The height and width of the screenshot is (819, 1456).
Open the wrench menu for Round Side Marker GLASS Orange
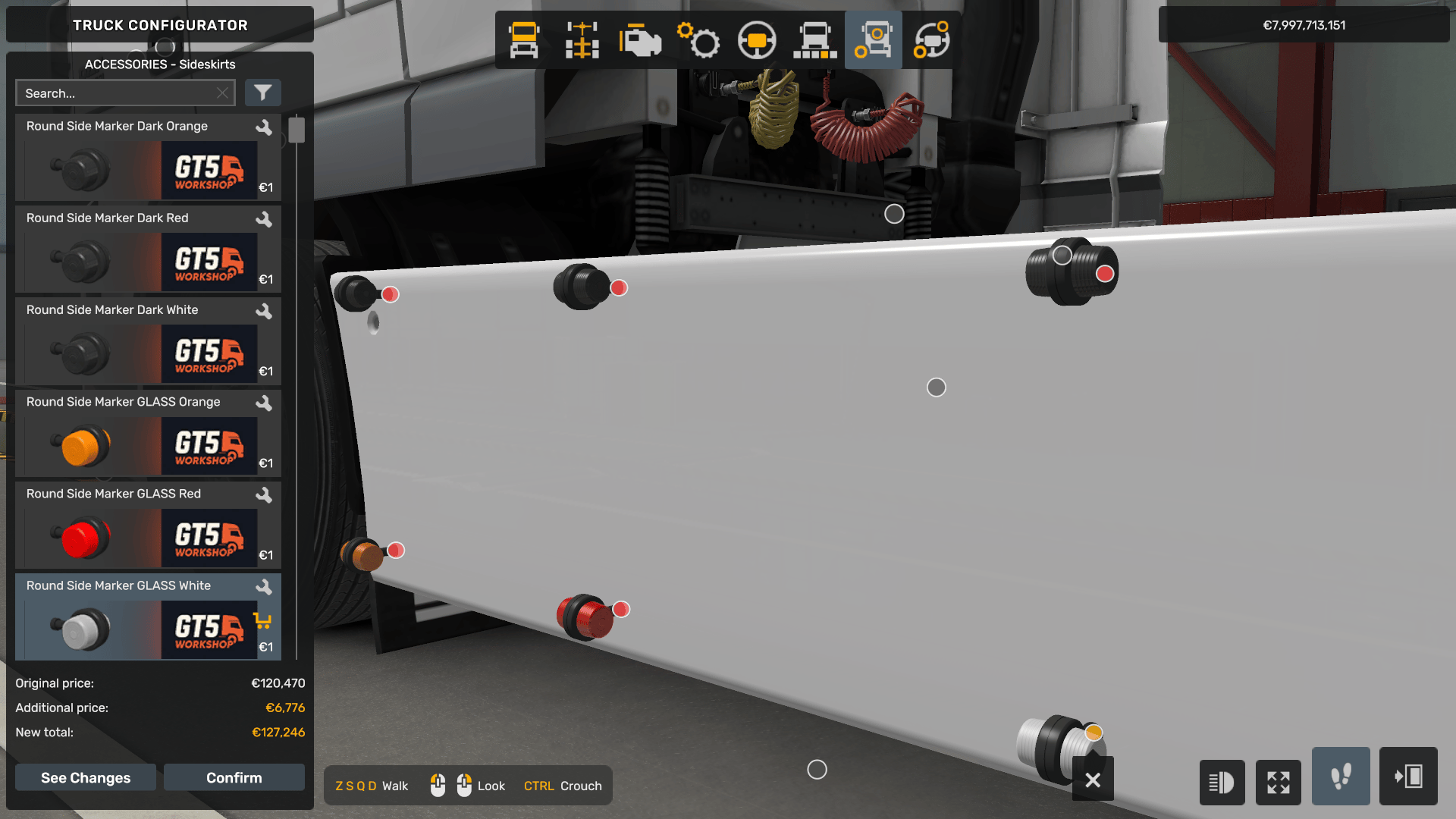[x=264, y=403]
